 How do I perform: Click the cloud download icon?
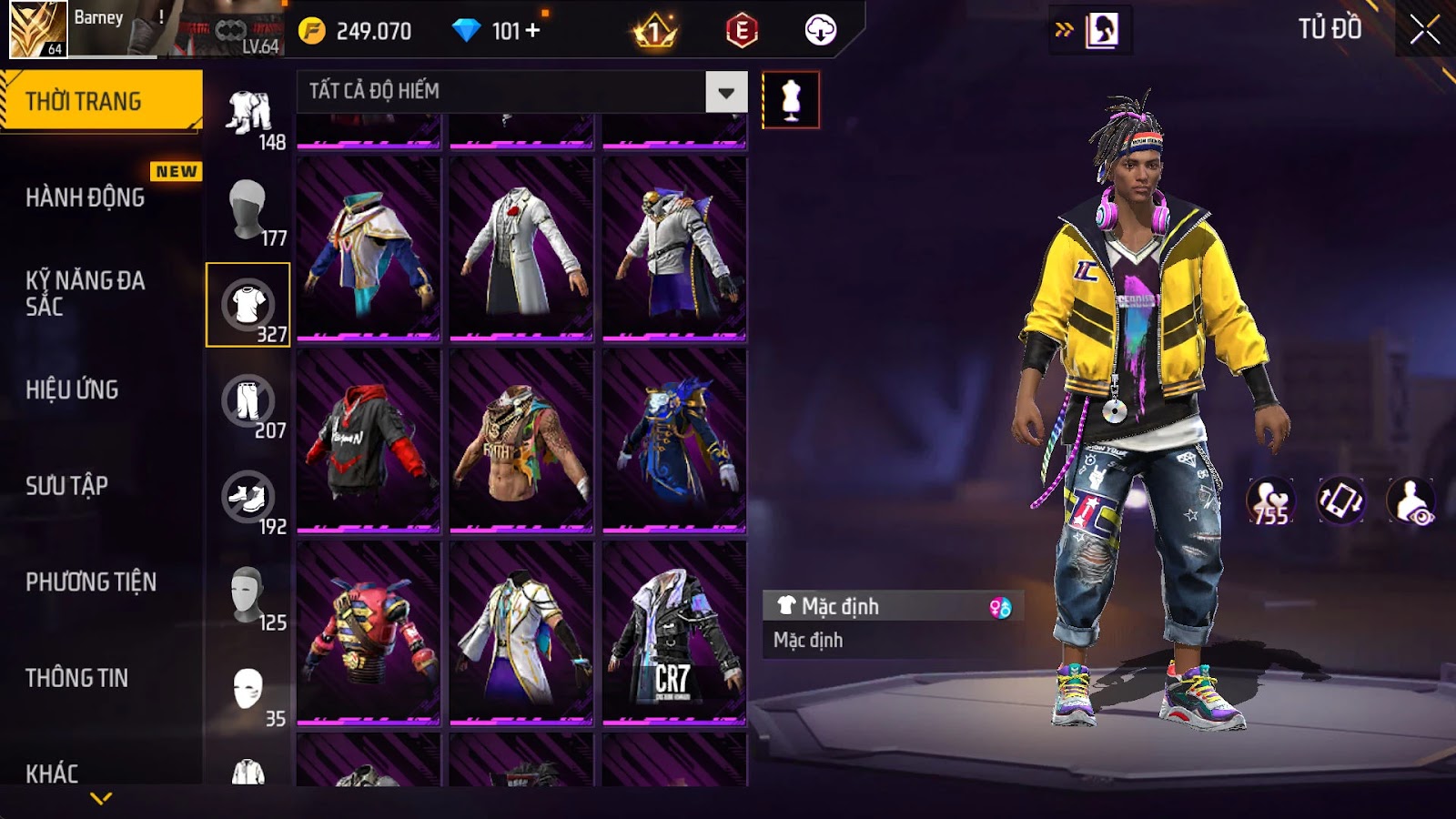point(820,31)
